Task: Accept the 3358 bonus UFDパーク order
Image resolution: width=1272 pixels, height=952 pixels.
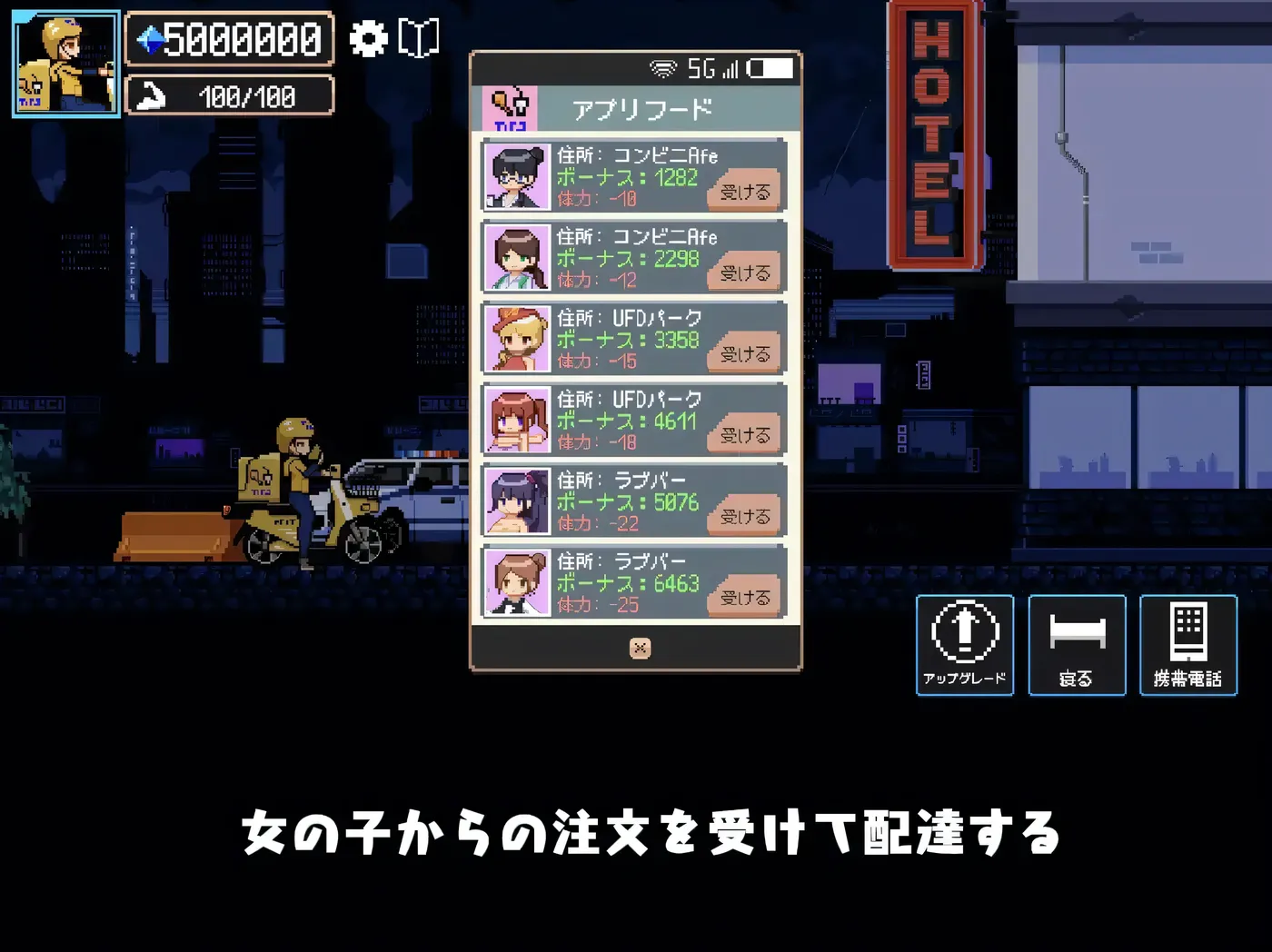Action: click(x=743, y=352)
